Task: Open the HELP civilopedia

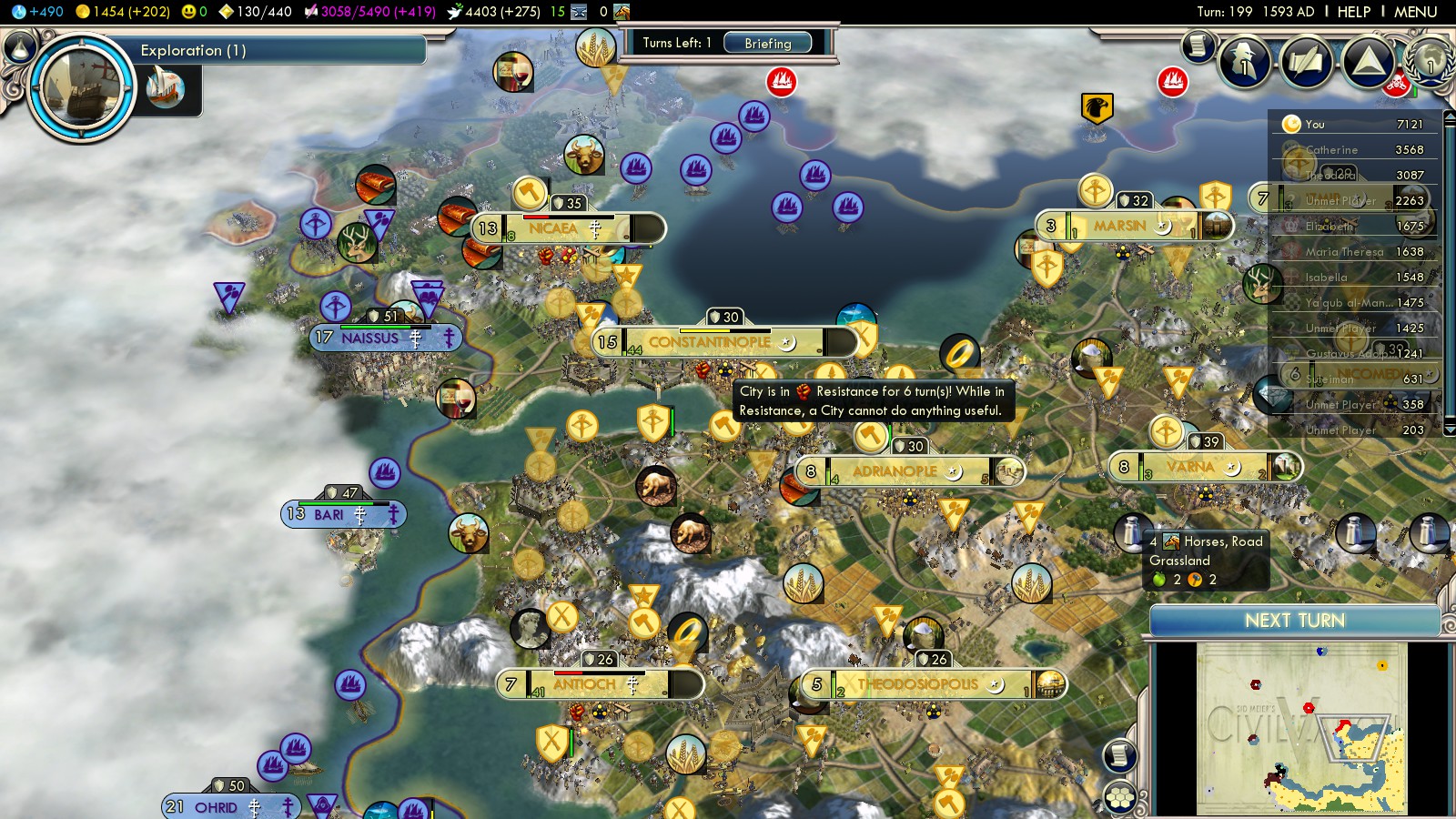Action: (1353, 12)
